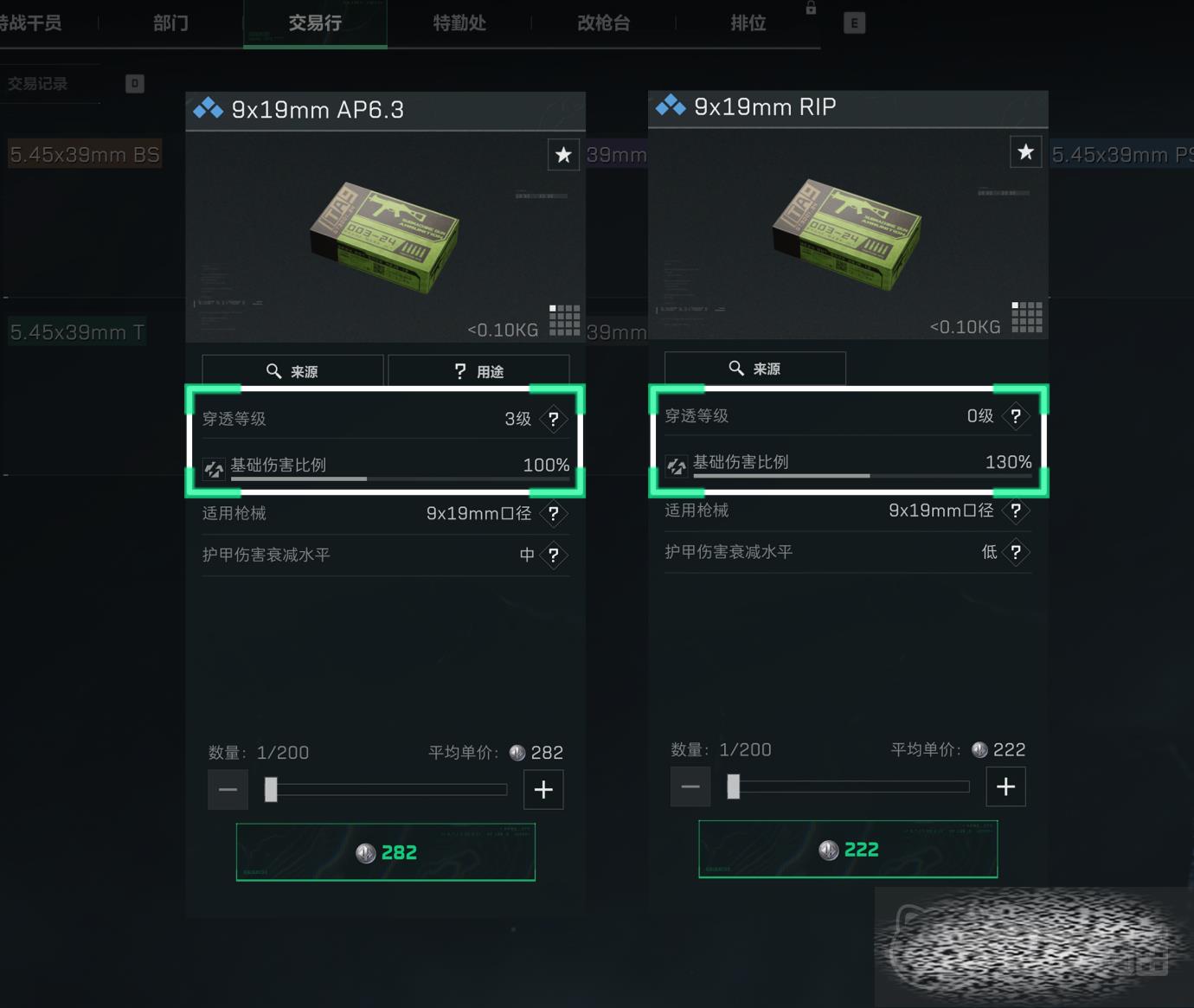This screenshot has height=1008, width=1194.
Task: Switch to the 部门 tab
Action: (170, 23)
